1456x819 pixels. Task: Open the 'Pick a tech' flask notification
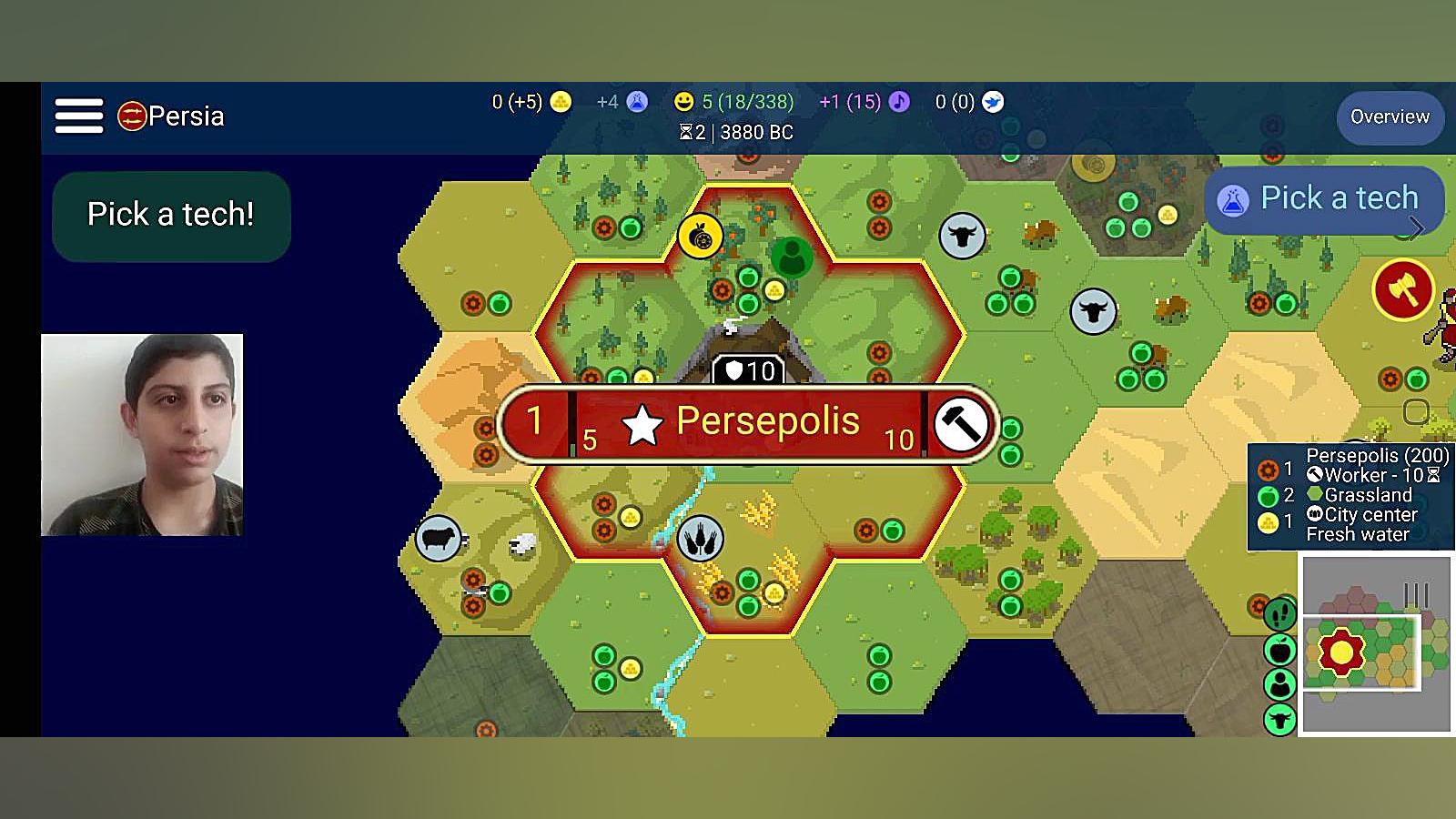tap(1324, 199)
